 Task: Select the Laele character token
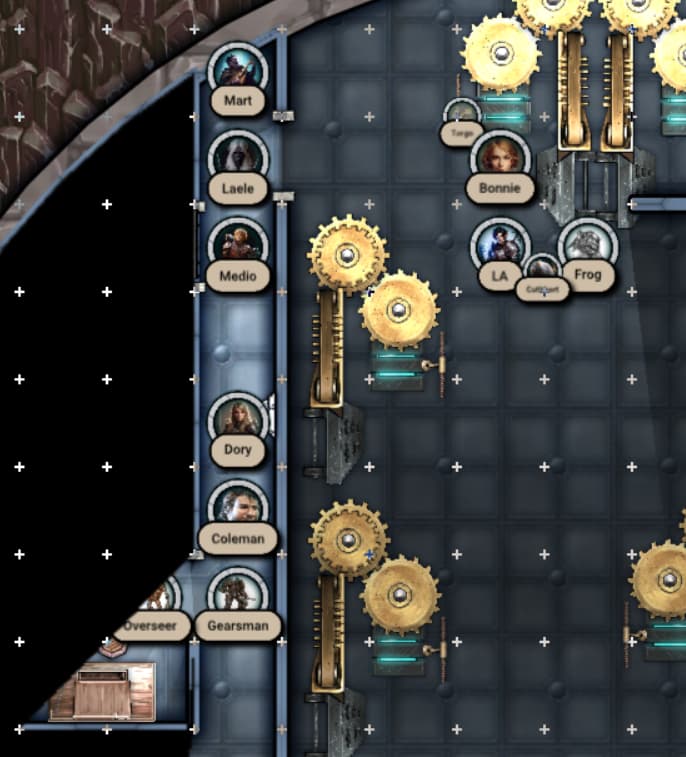(x=238, y=158)
